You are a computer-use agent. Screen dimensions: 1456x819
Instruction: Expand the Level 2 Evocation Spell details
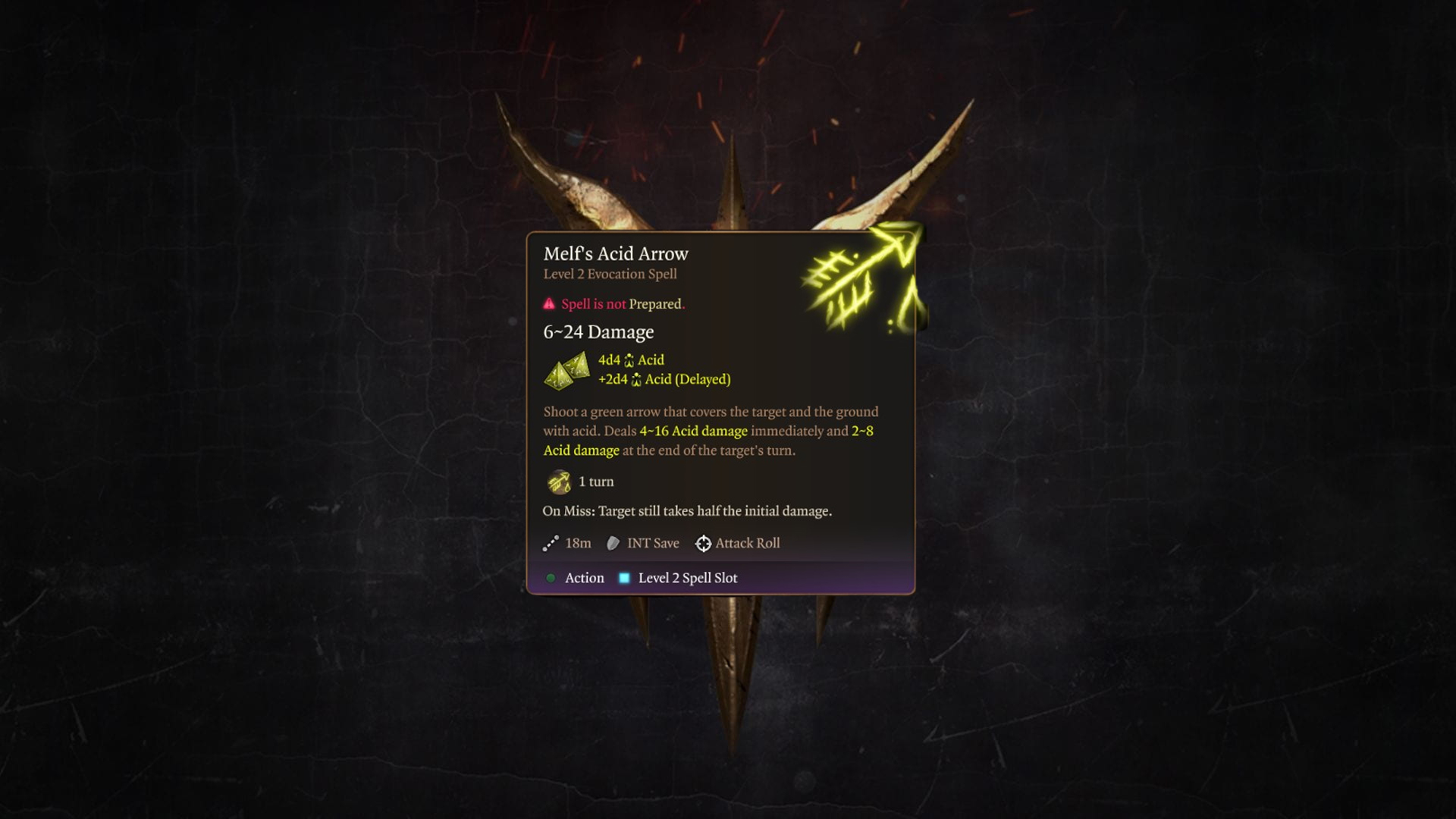pyautogui.click(x=609, y=274)
